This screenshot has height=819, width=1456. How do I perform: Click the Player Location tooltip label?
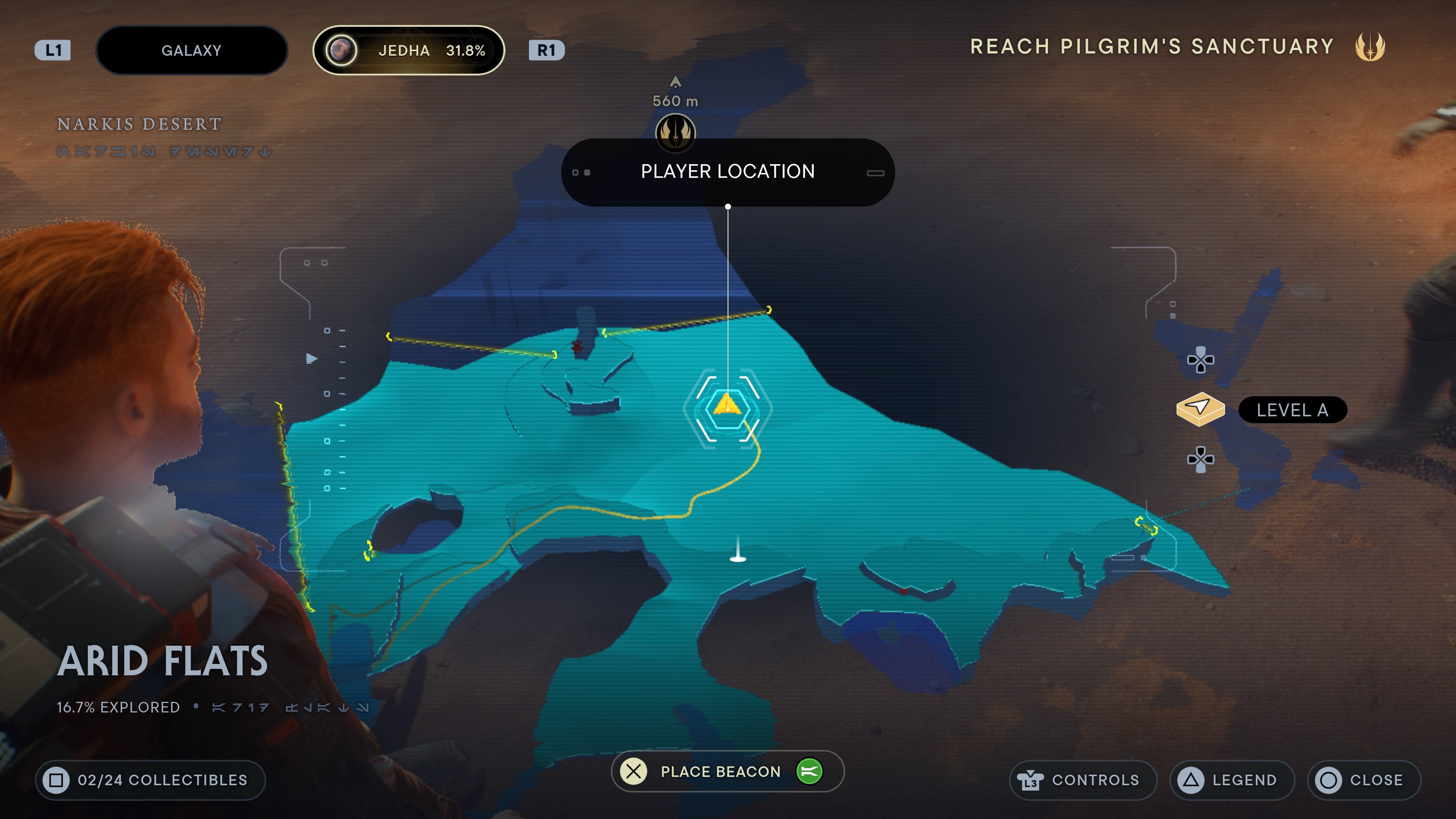728,172
